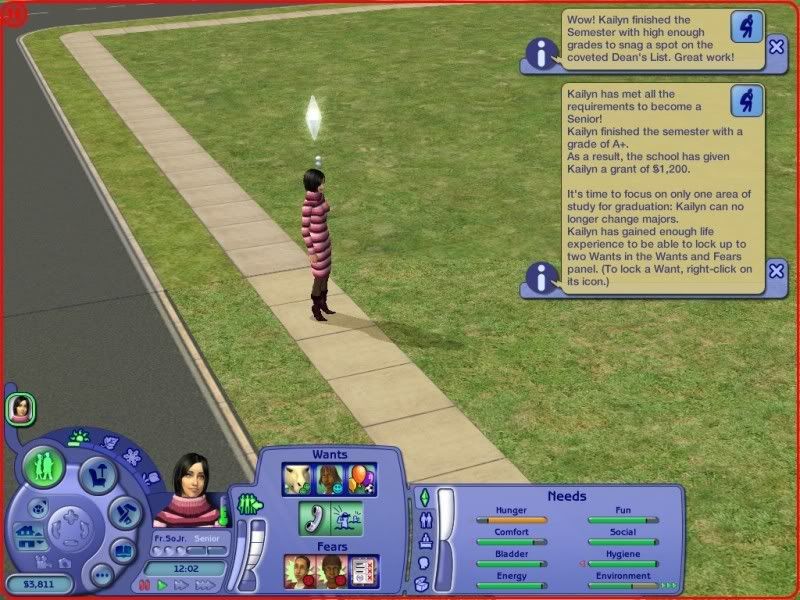800x600 pixels.
Task: Set game speed to normal play
Action: point(160,584)
